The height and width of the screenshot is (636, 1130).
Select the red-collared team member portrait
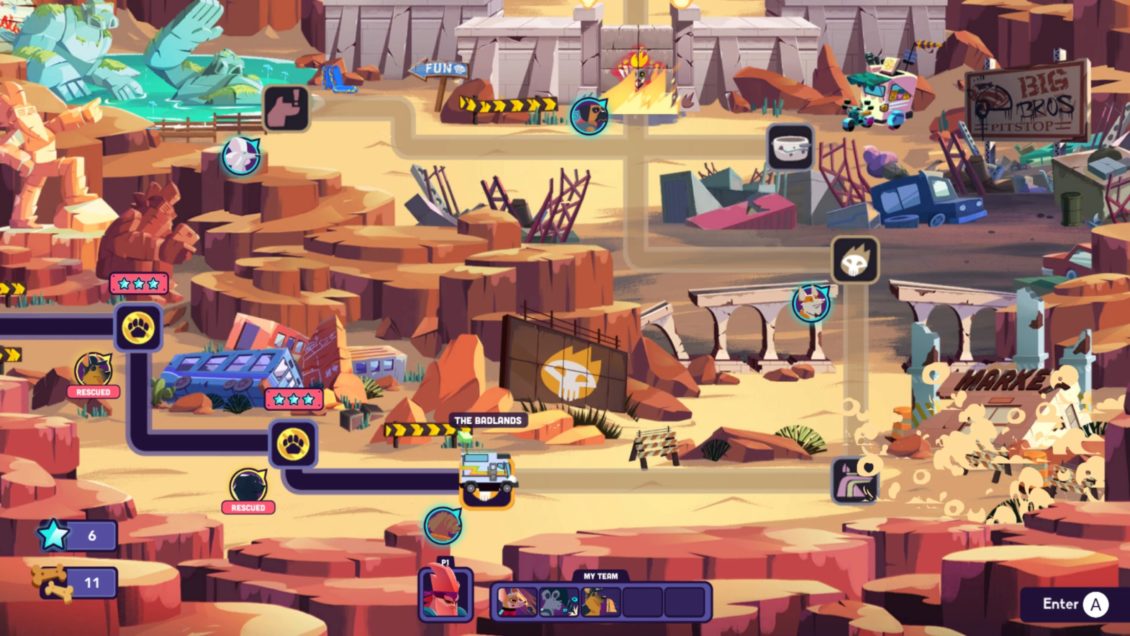[x=514, y=601]
